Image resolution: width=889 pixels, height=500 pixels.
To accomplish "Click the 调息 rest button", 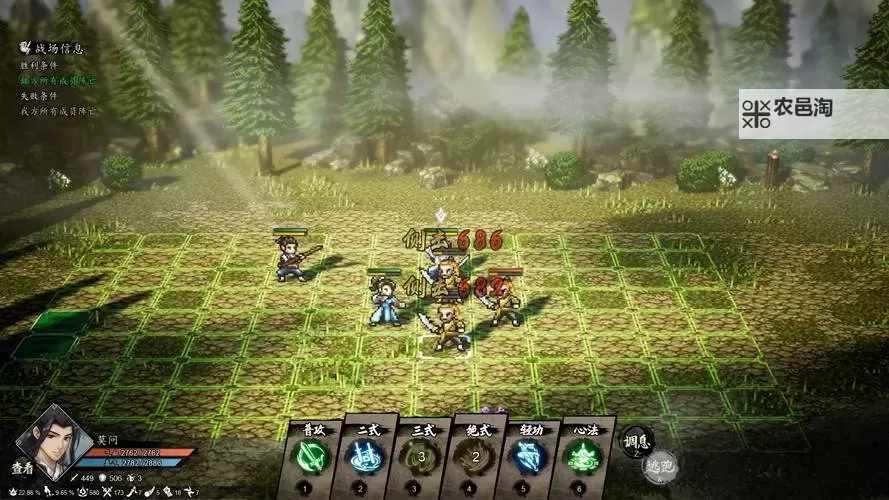I will [636, 441].
